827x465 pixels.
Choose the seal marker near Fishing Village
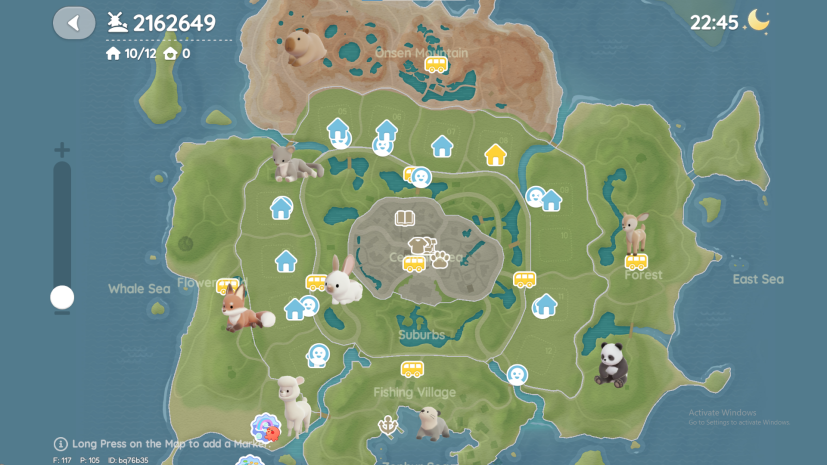click(431, 423)
